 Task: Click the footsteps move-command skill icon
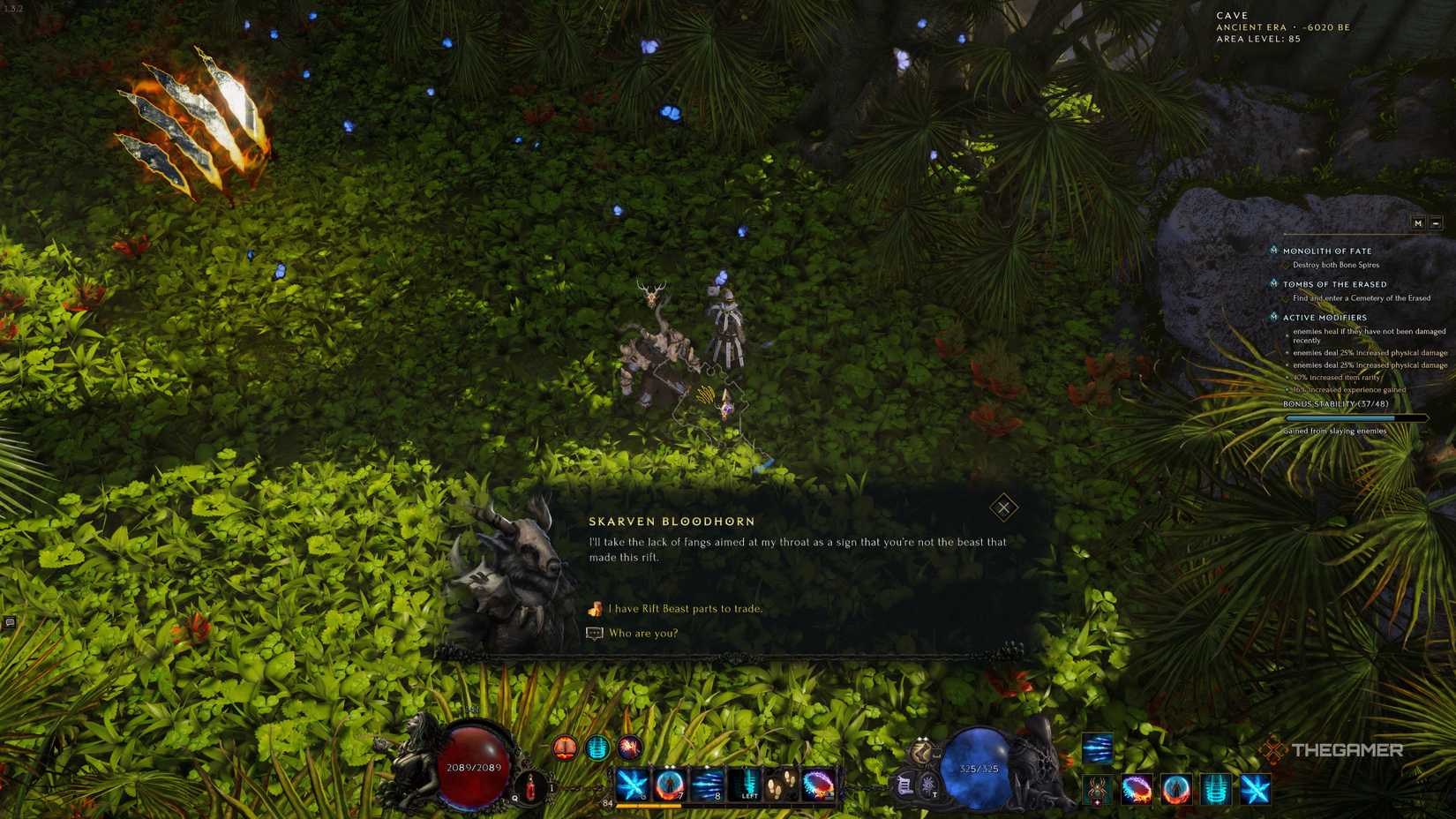point(782,784)
